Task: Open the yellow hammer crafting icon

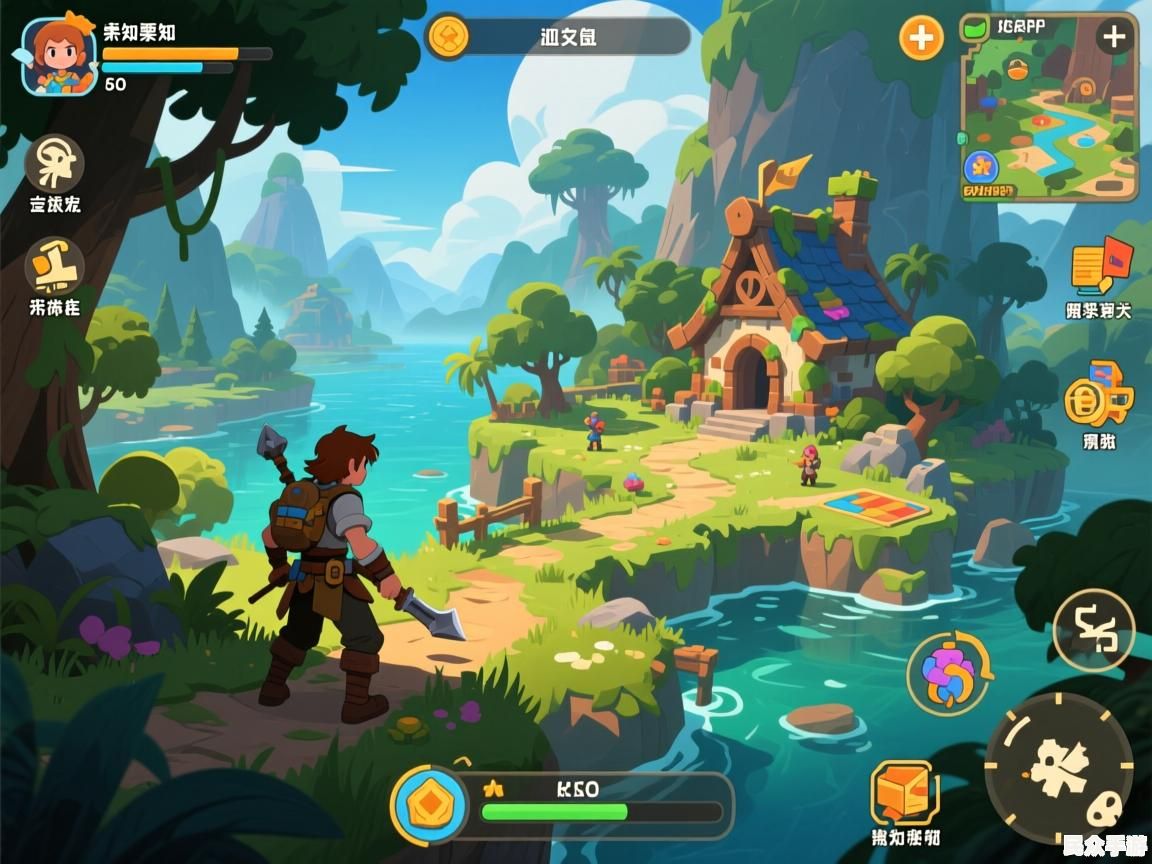Action: point(54,265)
